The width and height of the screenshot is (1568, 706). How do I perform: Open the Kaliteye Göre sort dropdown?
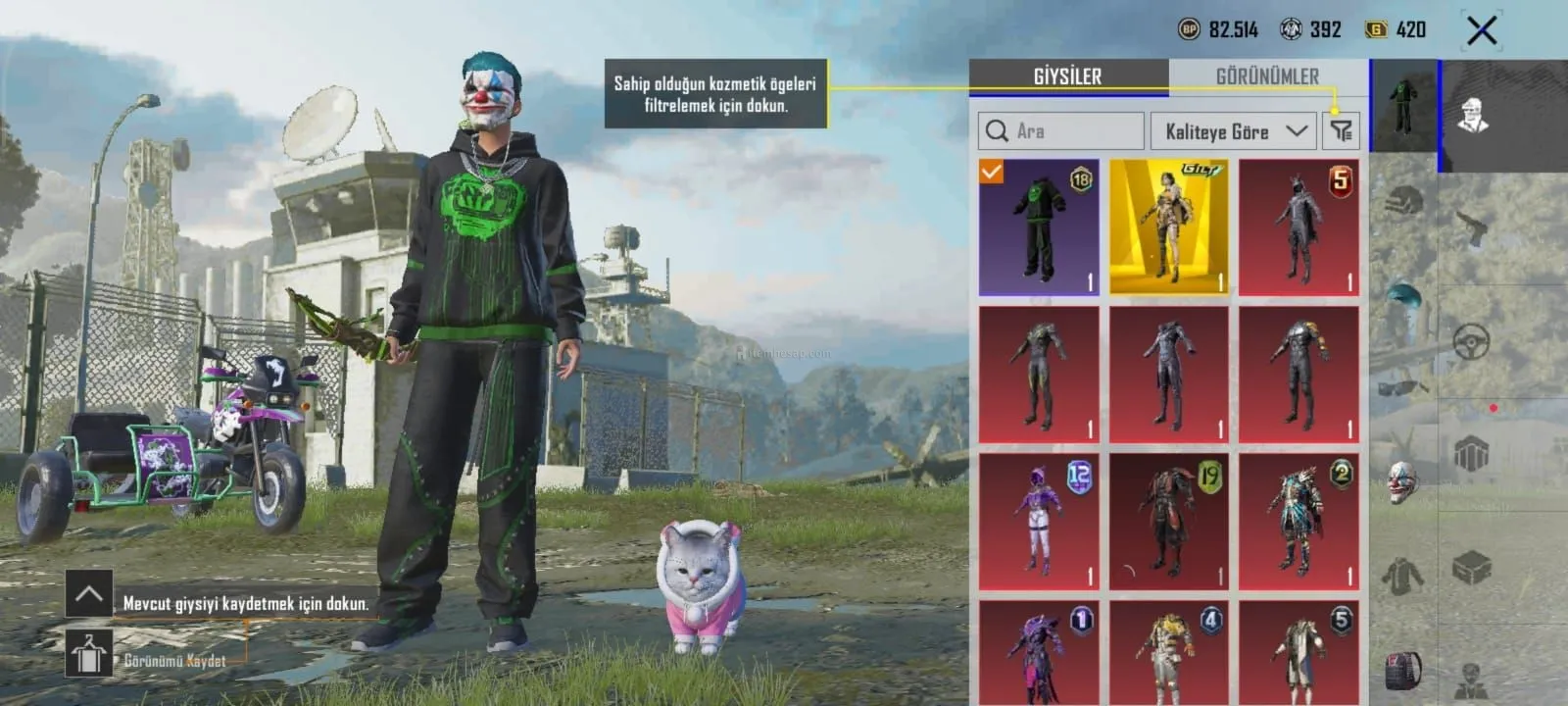1235,131
